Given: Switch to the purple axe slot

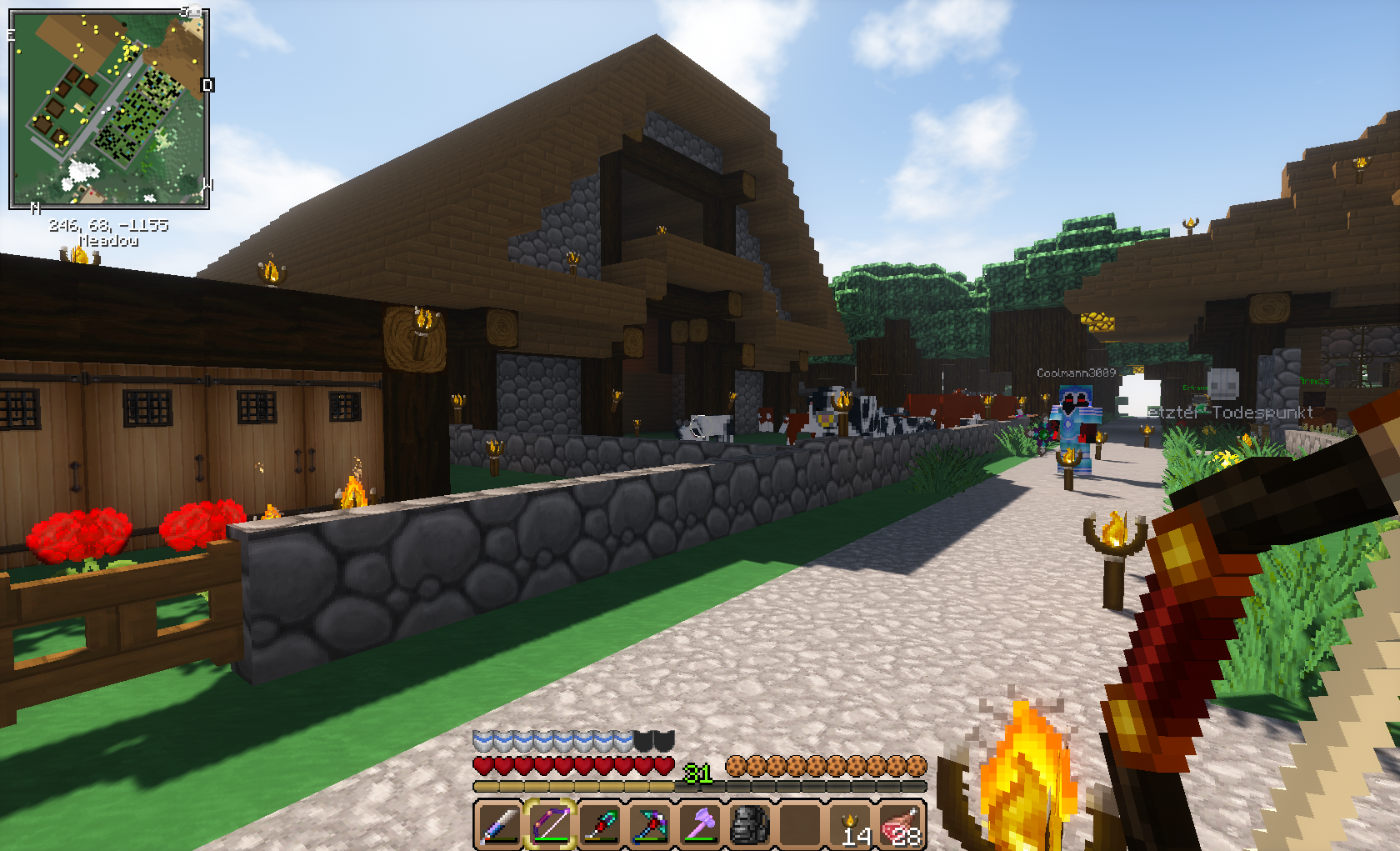Looking at the screenshot, I should 700,824.
